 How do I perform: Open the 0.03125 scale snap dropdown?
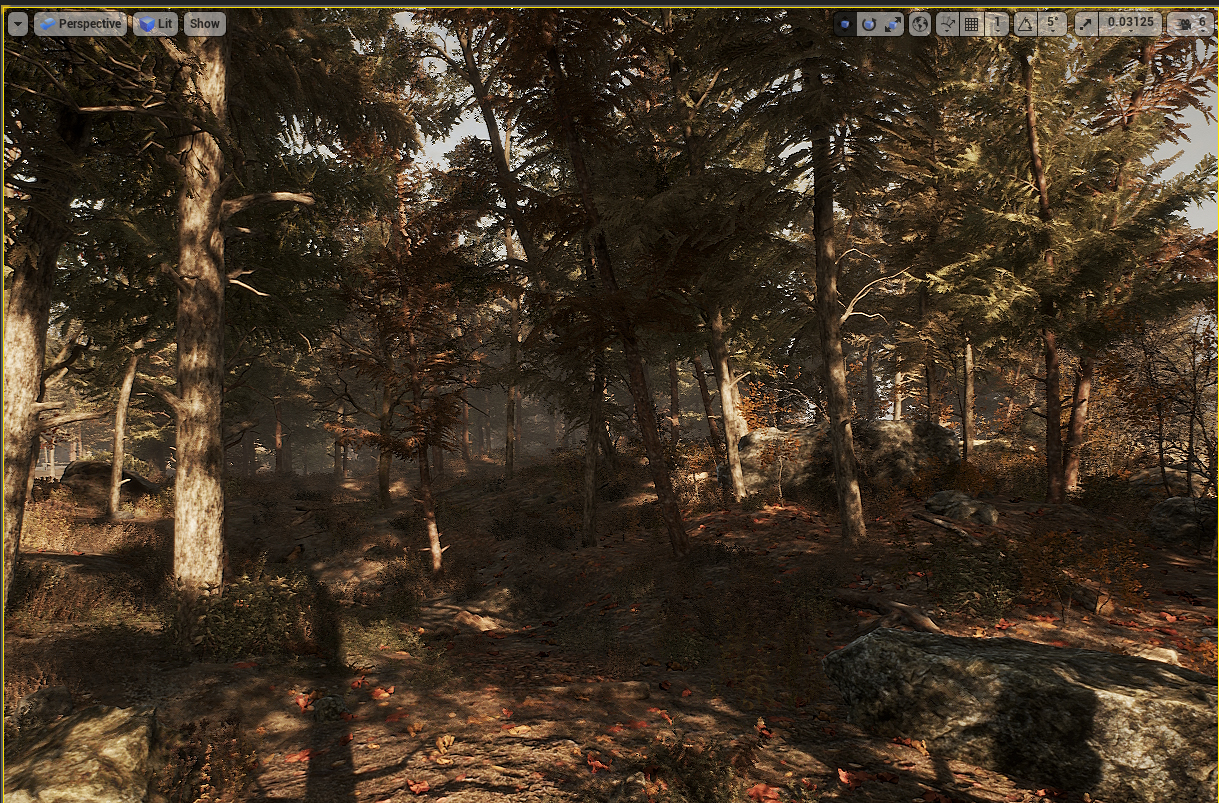coord(1129,24)
